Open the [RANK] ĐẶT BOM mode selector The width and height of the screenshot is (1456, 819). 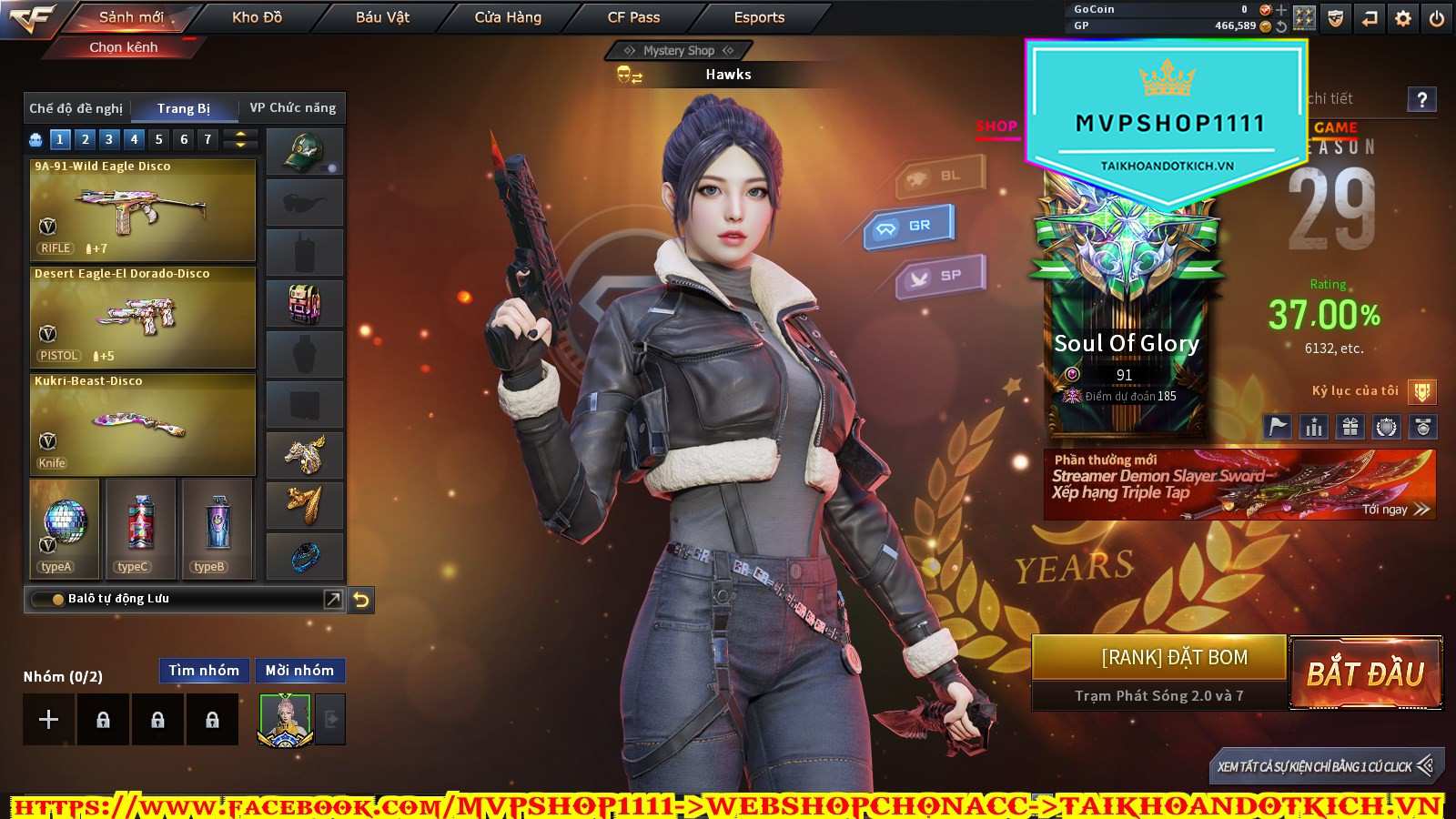click(1159, 658)
